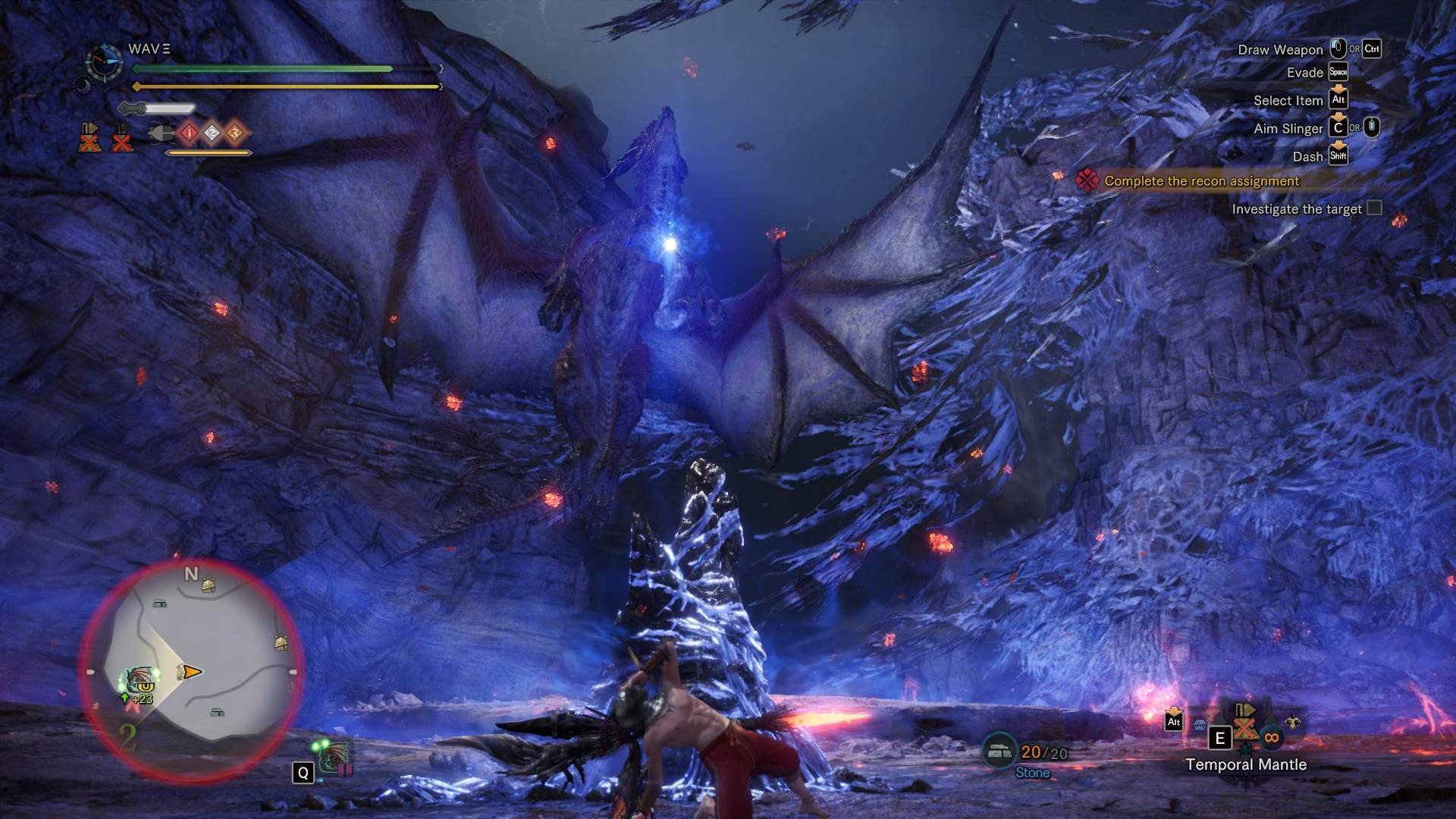1456x819 pixels.
Task: Select the Temporal Mantle item icon
Action: pos(1244,726)
